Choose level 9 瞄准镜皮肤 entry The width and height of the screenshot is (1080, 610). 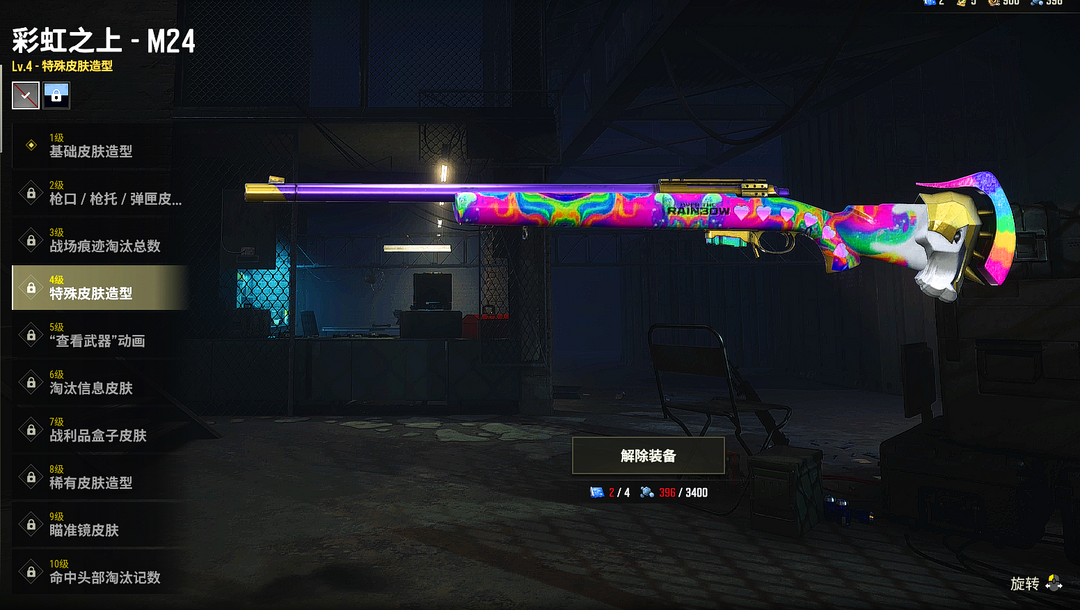[x=98, y=524]
